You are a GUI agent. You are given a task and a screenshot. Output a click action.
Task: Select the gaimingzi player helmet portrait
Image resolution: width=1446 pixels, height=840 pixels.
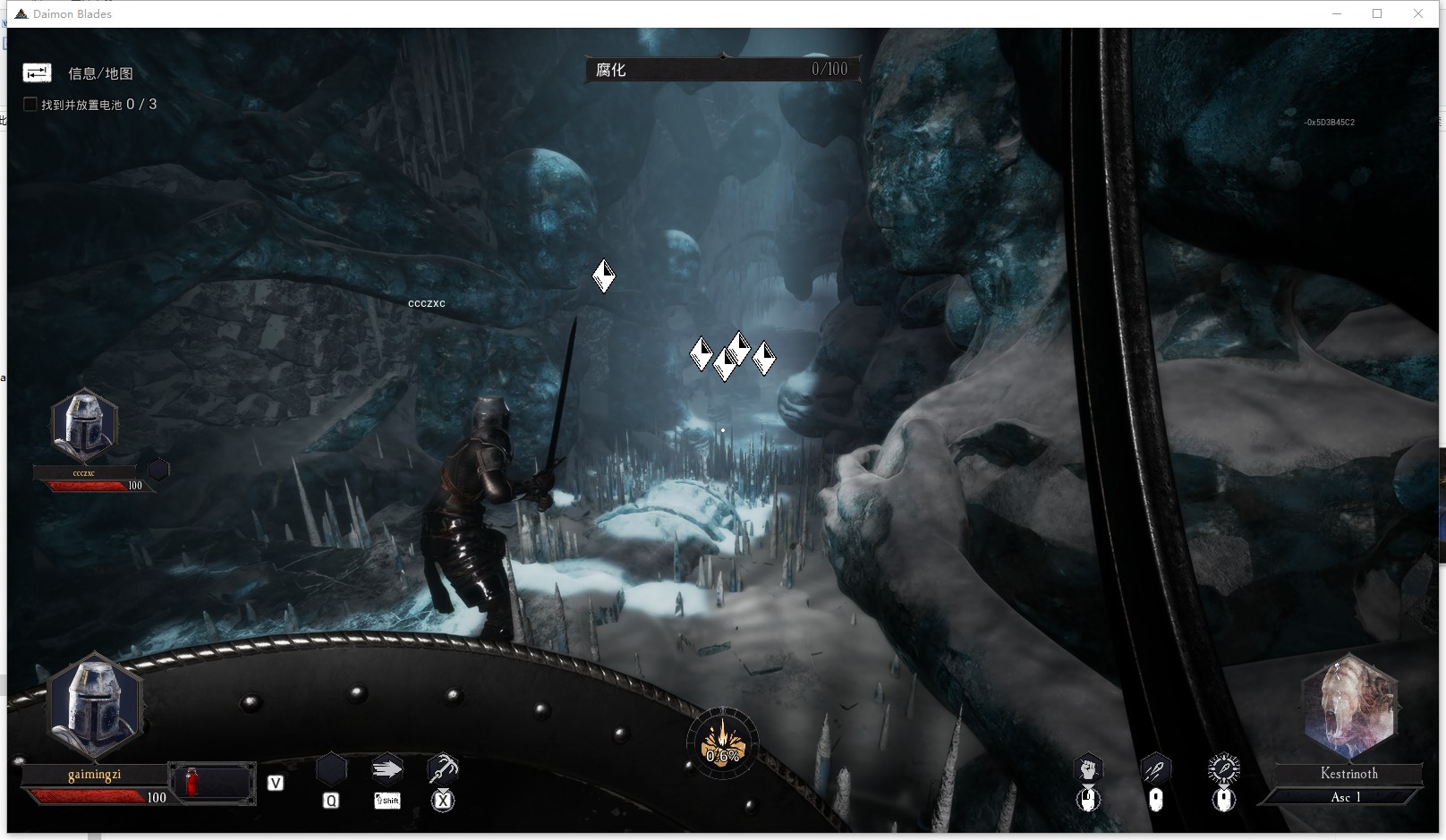(94, 707)
